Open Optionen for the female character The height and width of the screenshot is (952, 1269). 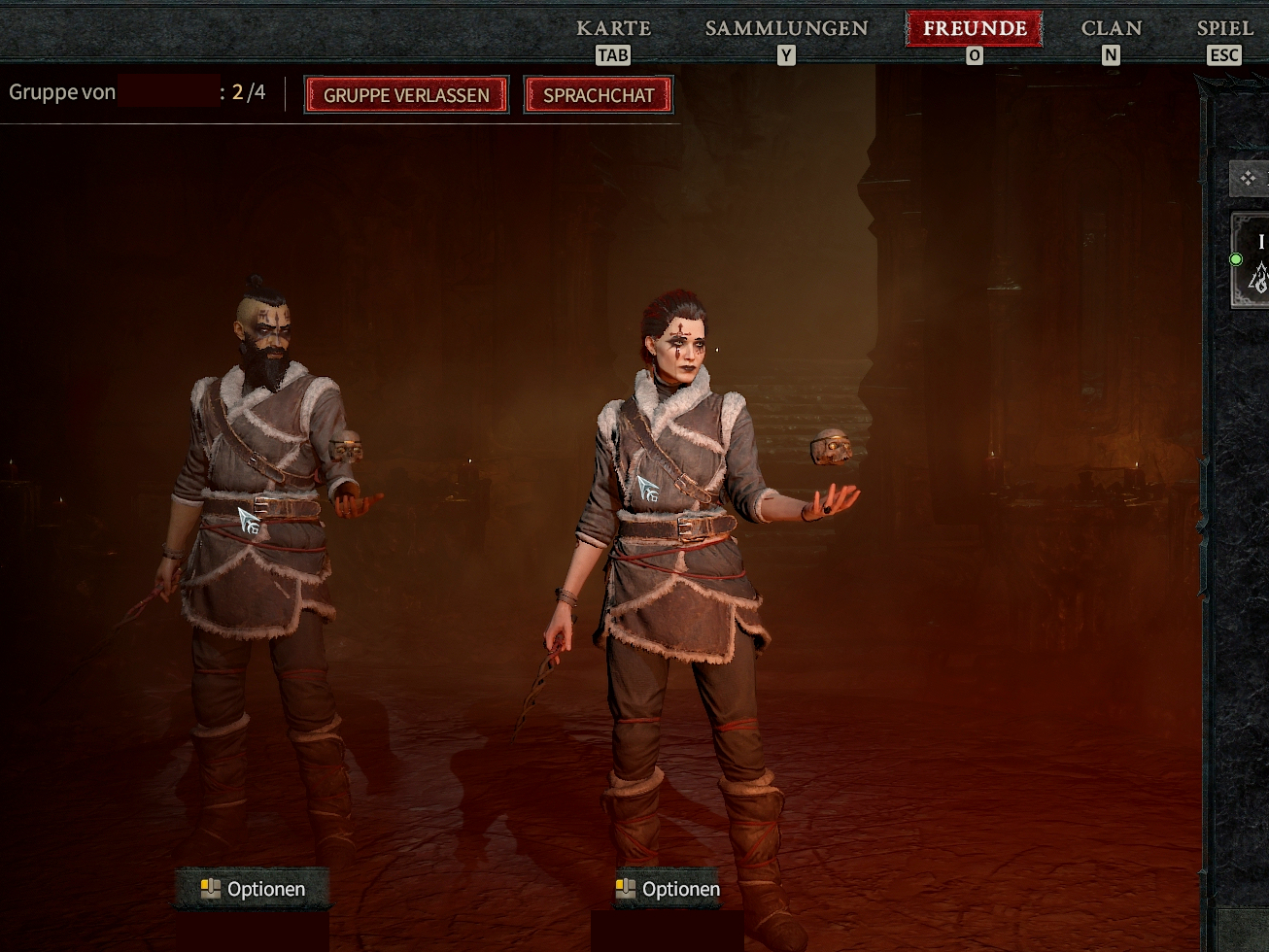click(x=668, y=889)
